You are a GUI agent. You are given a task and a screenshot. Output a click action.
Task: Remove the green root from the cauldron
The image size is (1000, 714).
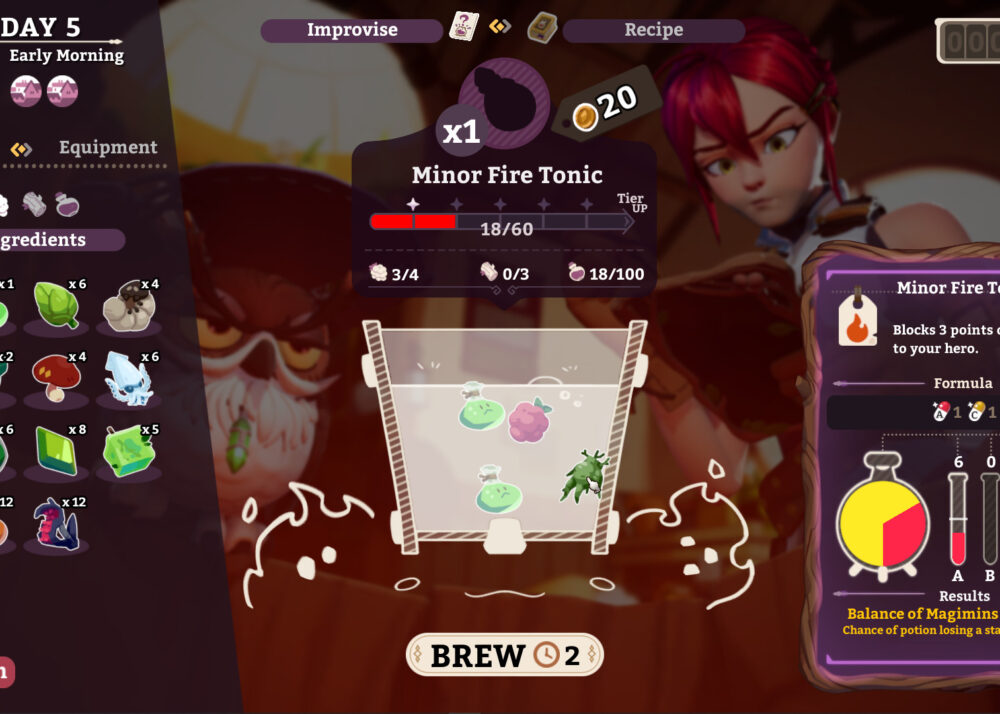[583, 474]
